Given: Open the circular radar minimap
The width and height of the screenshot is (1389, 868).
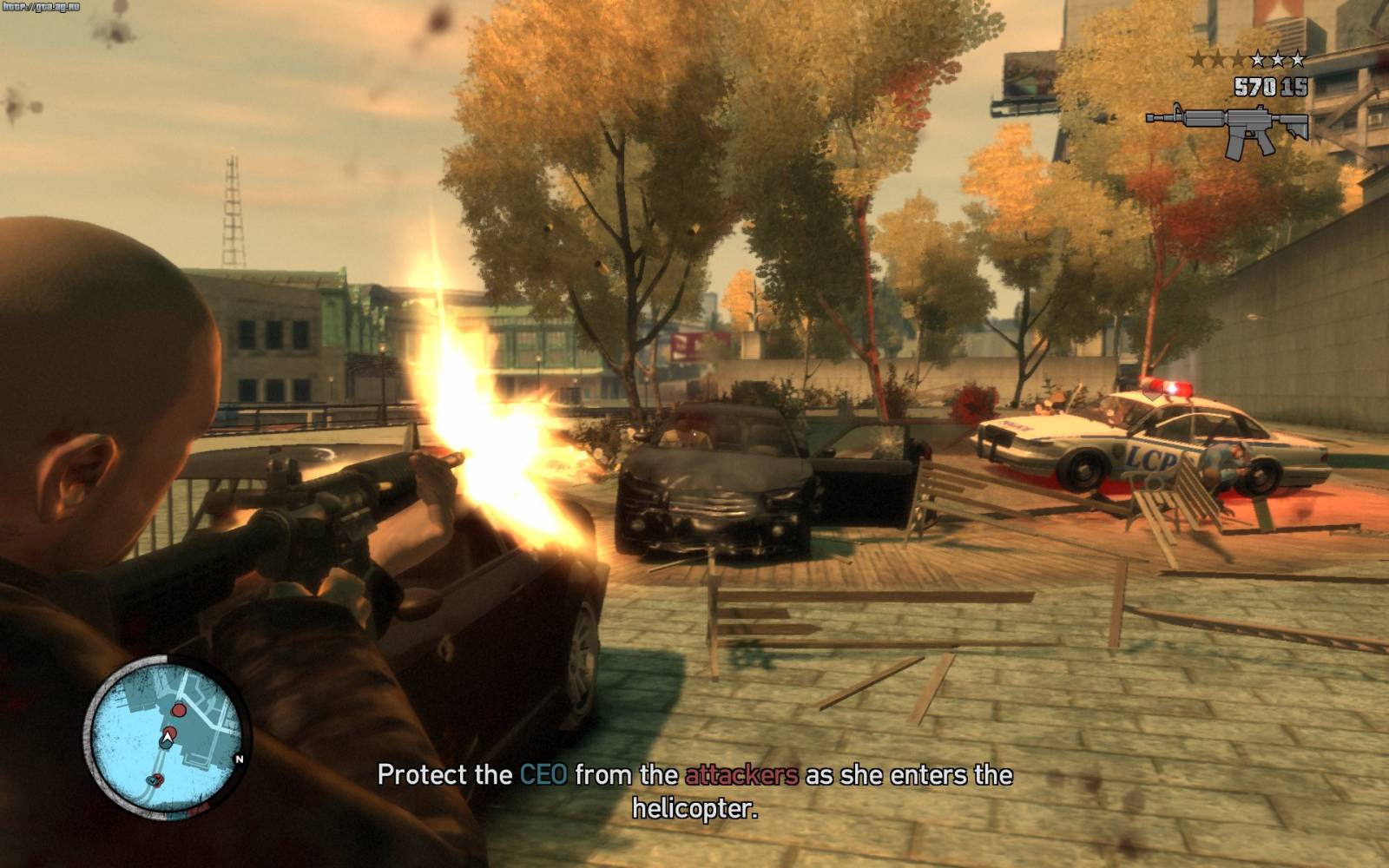Looking at the screenshot, I should [165, 737].
